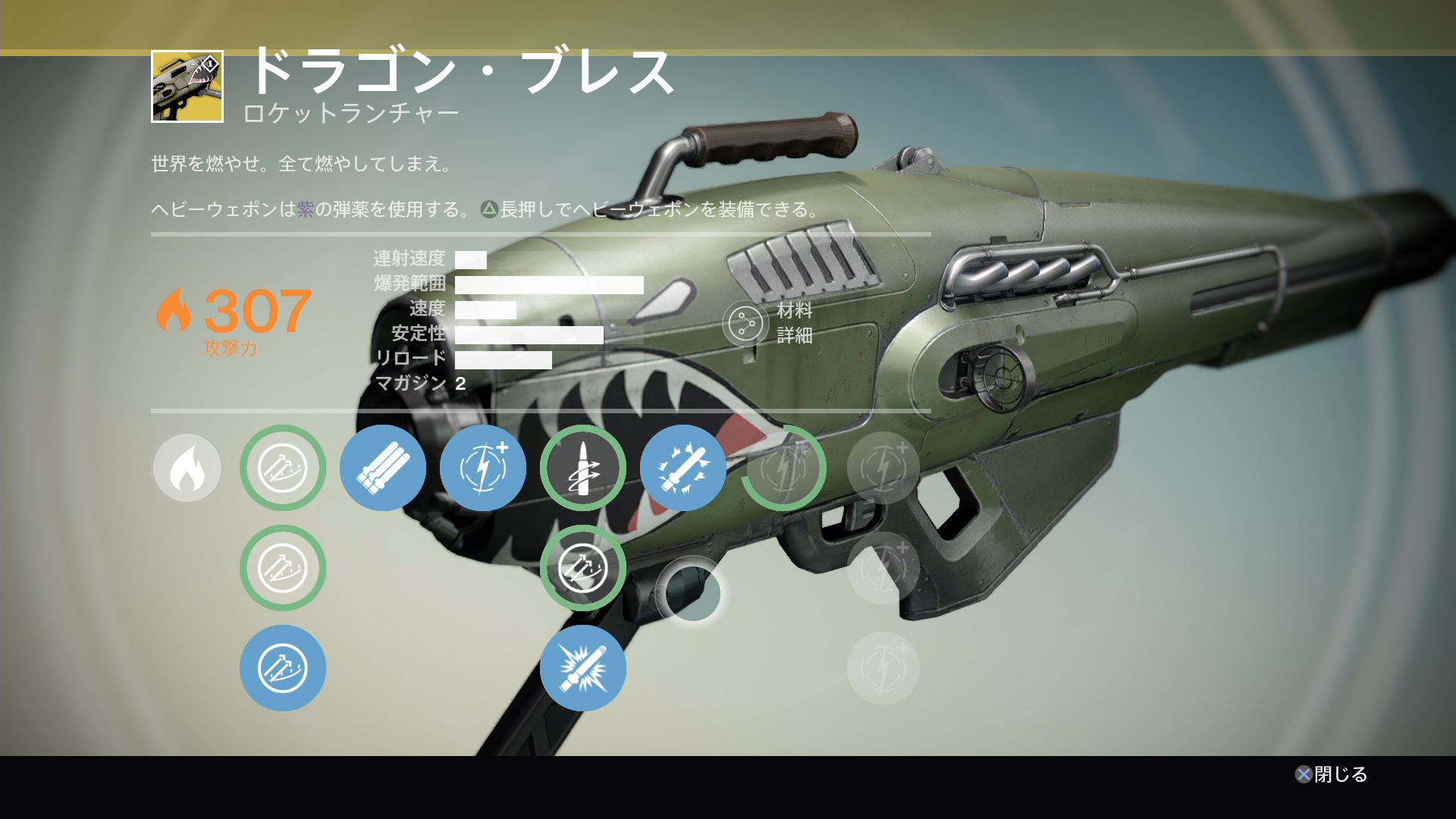Image resolution: width=1456 pixels, height=819 pixels.
Task: Choose the three-rocket Tripod perk
Action: (x=383, y=468)
